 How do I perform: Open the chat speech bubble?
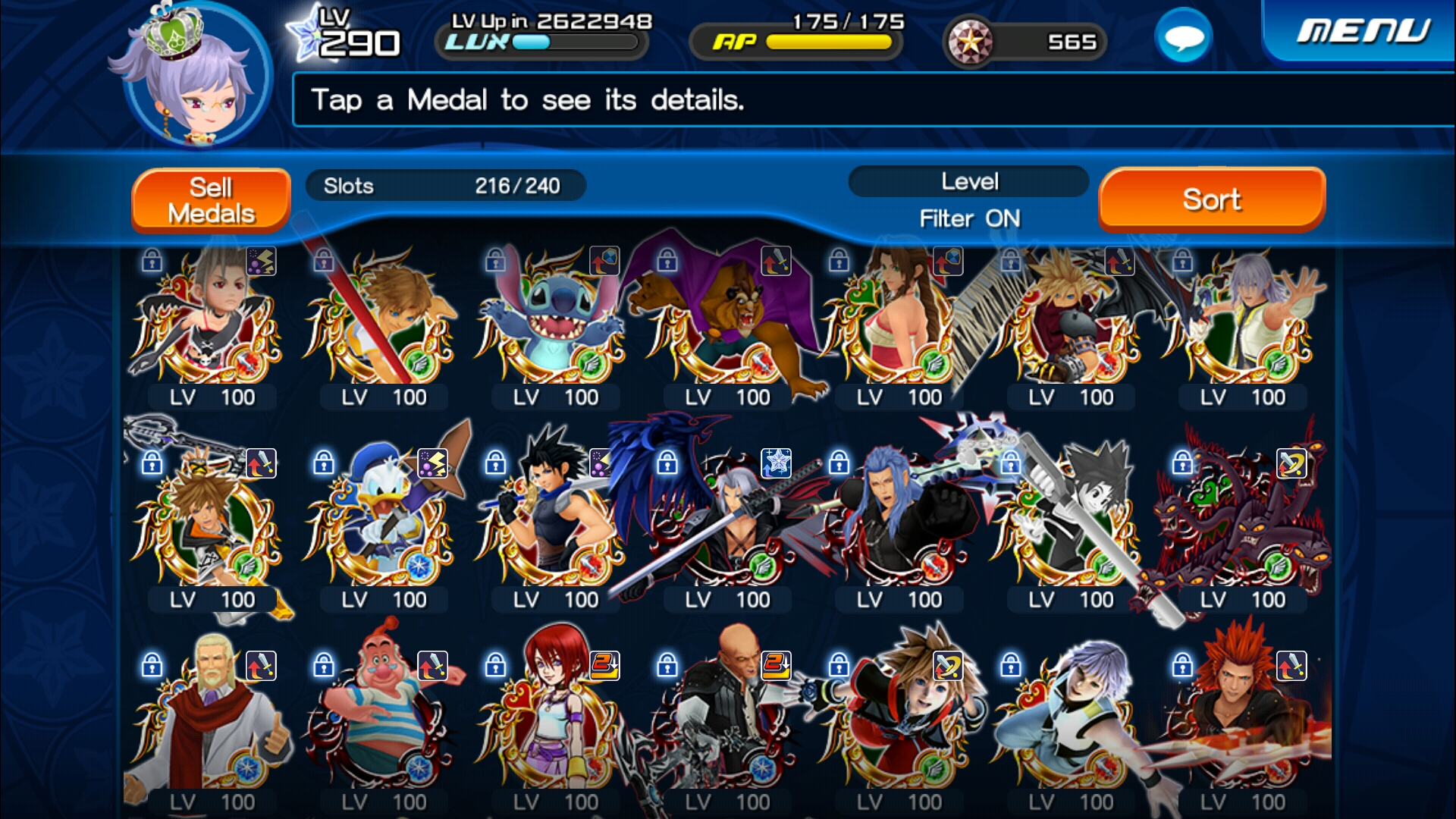coord(1183,37)
